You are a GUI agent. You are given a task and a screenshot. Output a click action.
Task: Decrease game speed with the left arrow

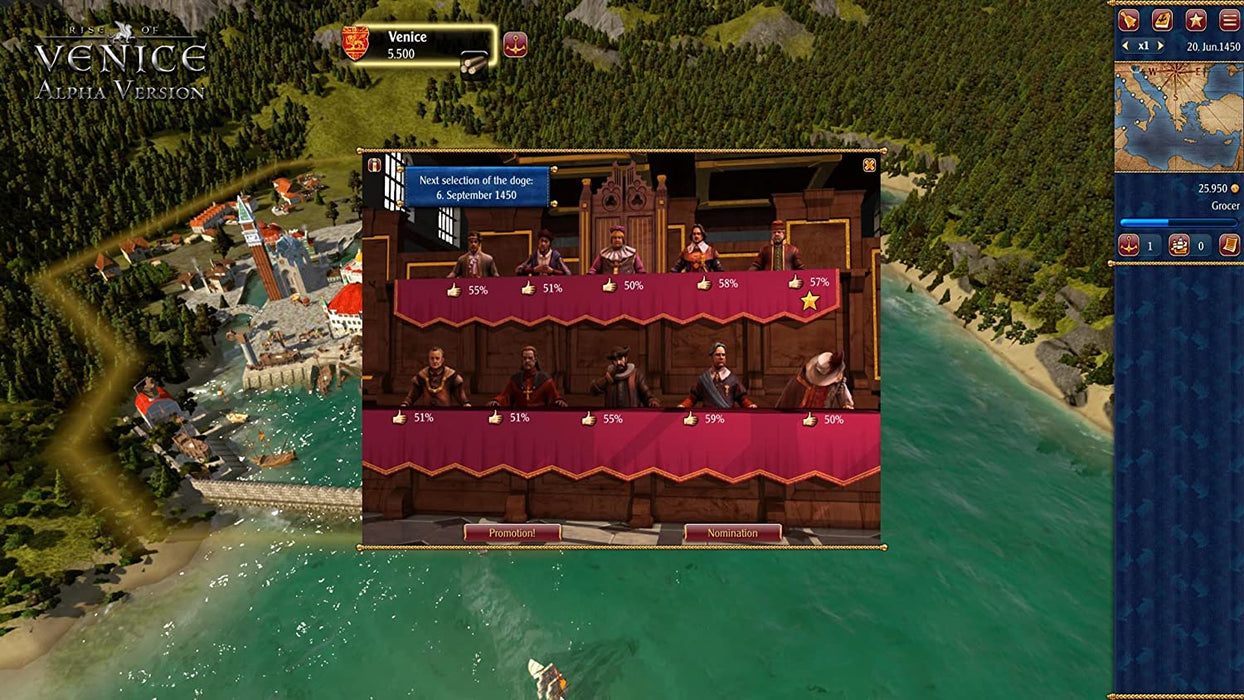[x=1126, y=46]
